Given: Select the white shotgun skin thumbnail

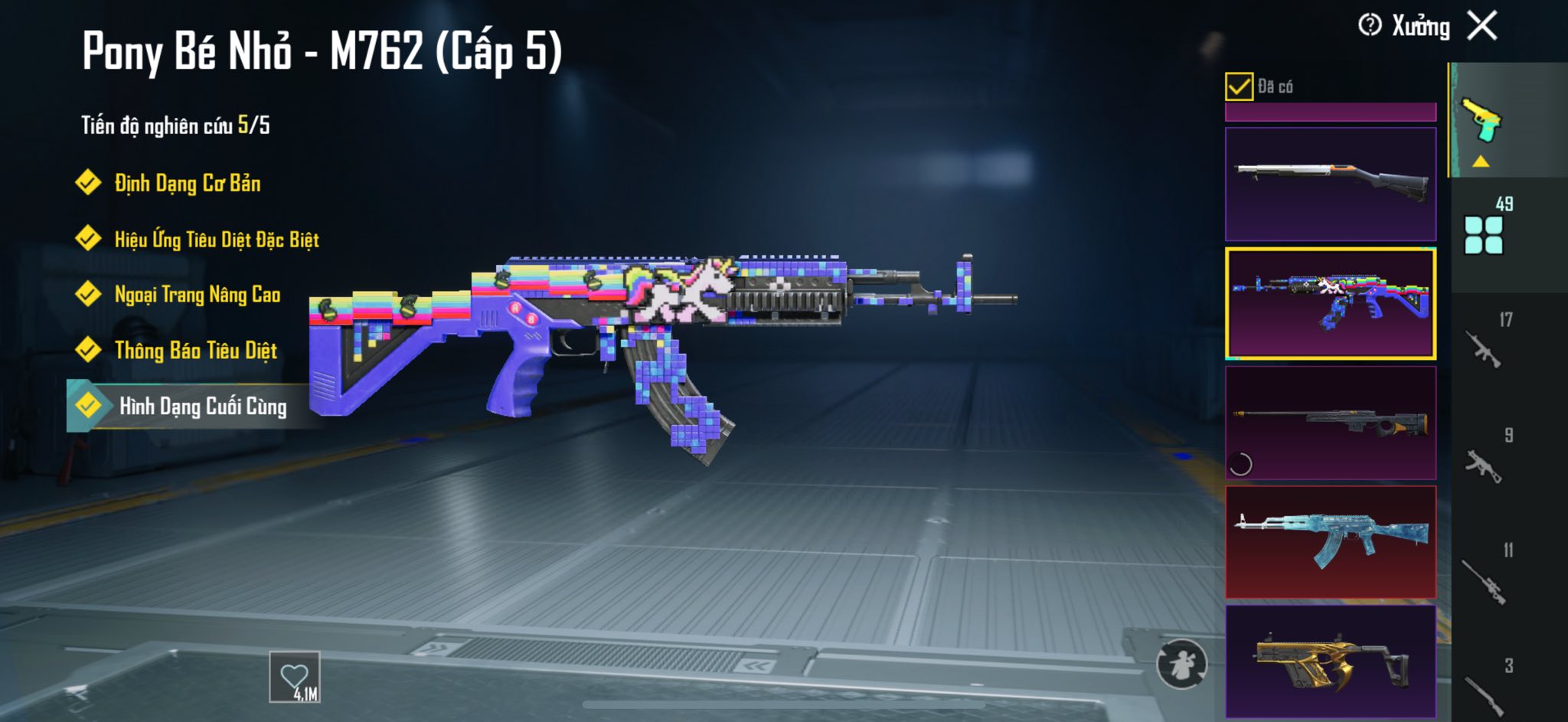Looking at the screenshot, I should click(1331, 184).
